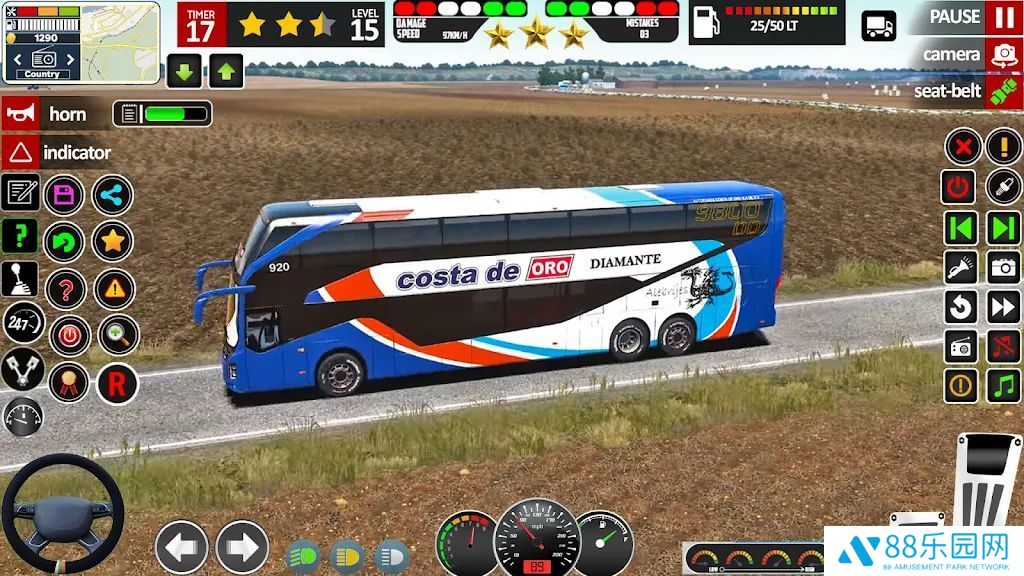
Task: Open the blue share icon
Action: coord(113,195)
